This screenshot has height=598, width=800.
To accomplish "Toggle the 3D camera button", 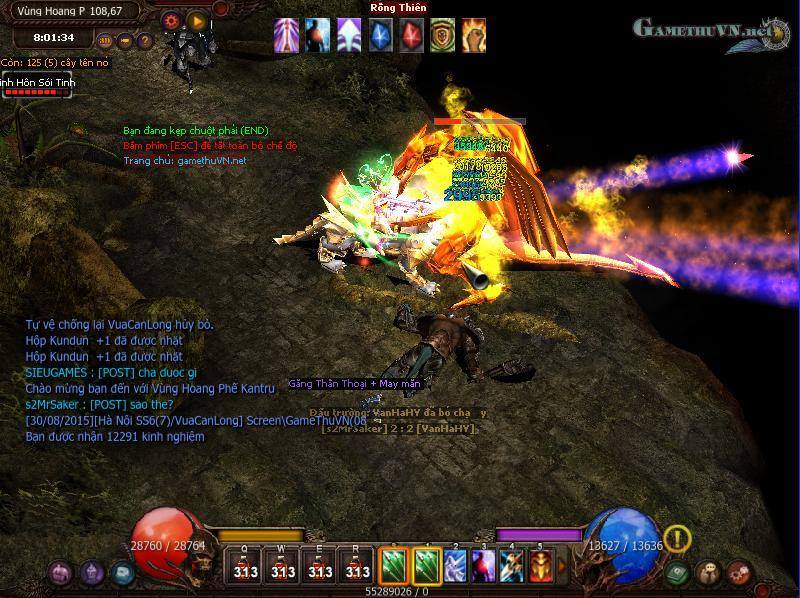I will (x=105, y=41).
